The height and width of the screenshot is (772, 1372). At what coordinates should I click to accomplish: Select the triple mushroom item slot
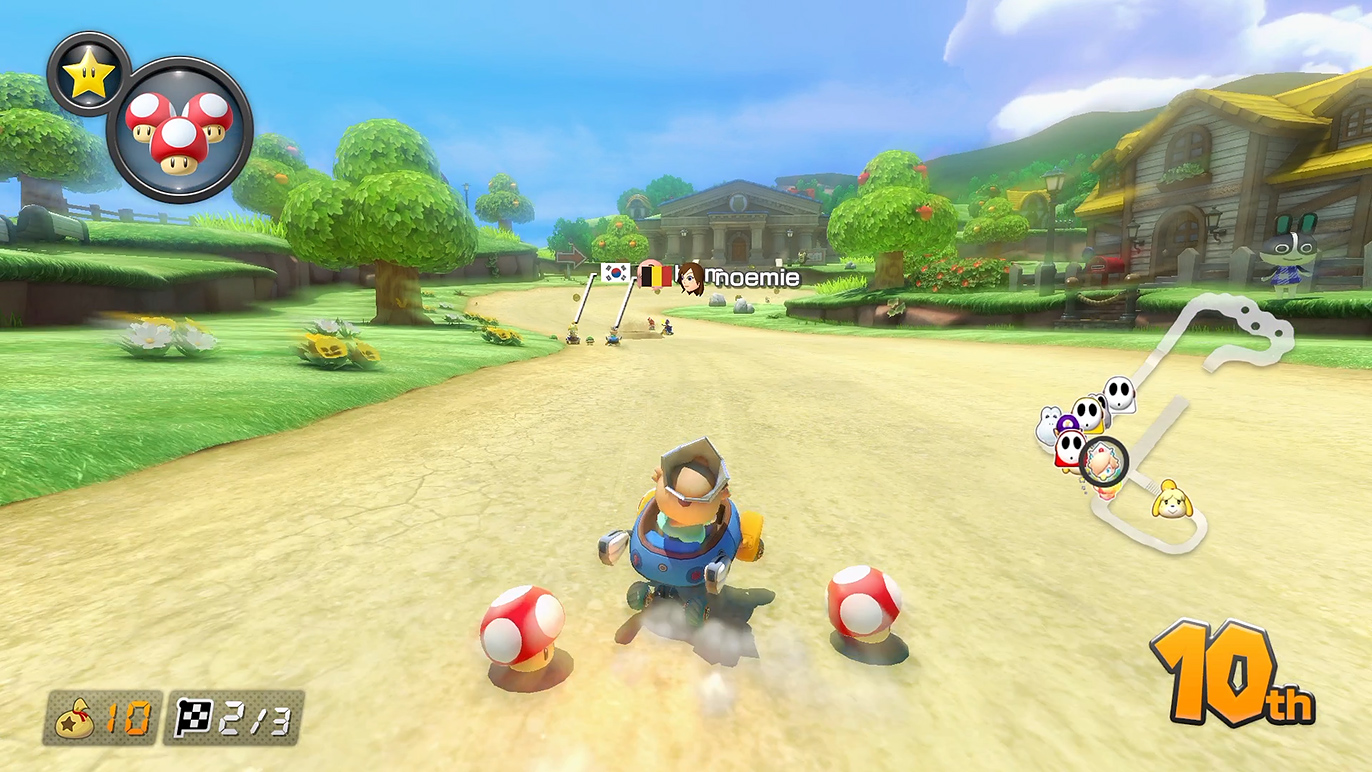point(179,130)
